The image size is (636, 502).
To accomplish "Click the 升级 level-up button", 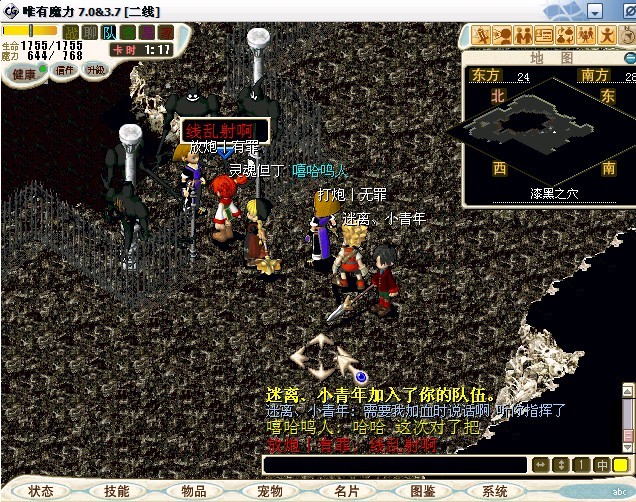I will [96, 71].
